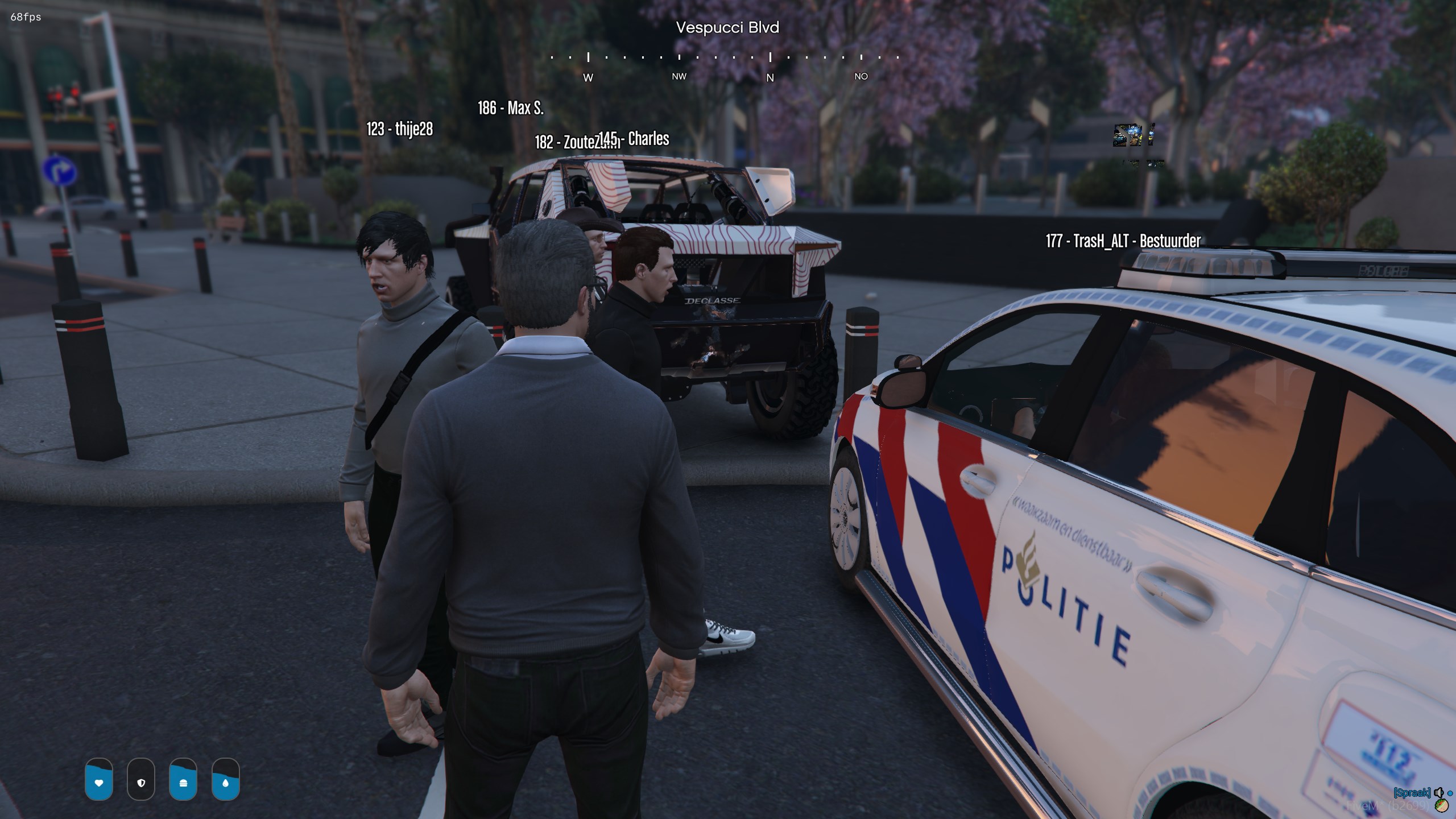Select the burger hunger status icon

click(x=183, y=783)
